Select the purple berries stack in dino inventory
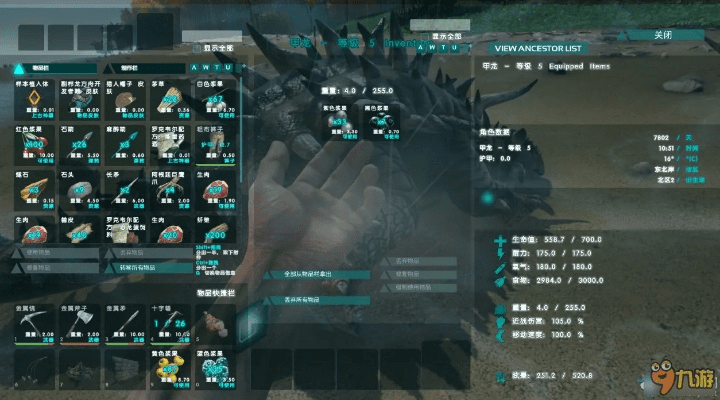 341,120
